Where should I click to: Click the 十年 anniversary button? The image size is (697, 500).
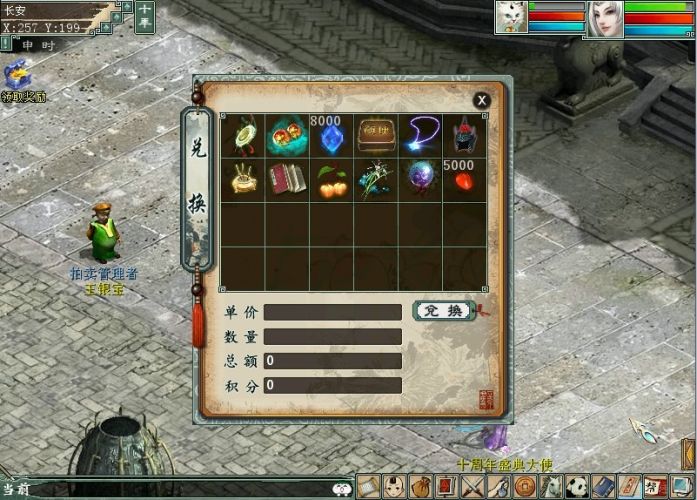click(x=145, y=17)
